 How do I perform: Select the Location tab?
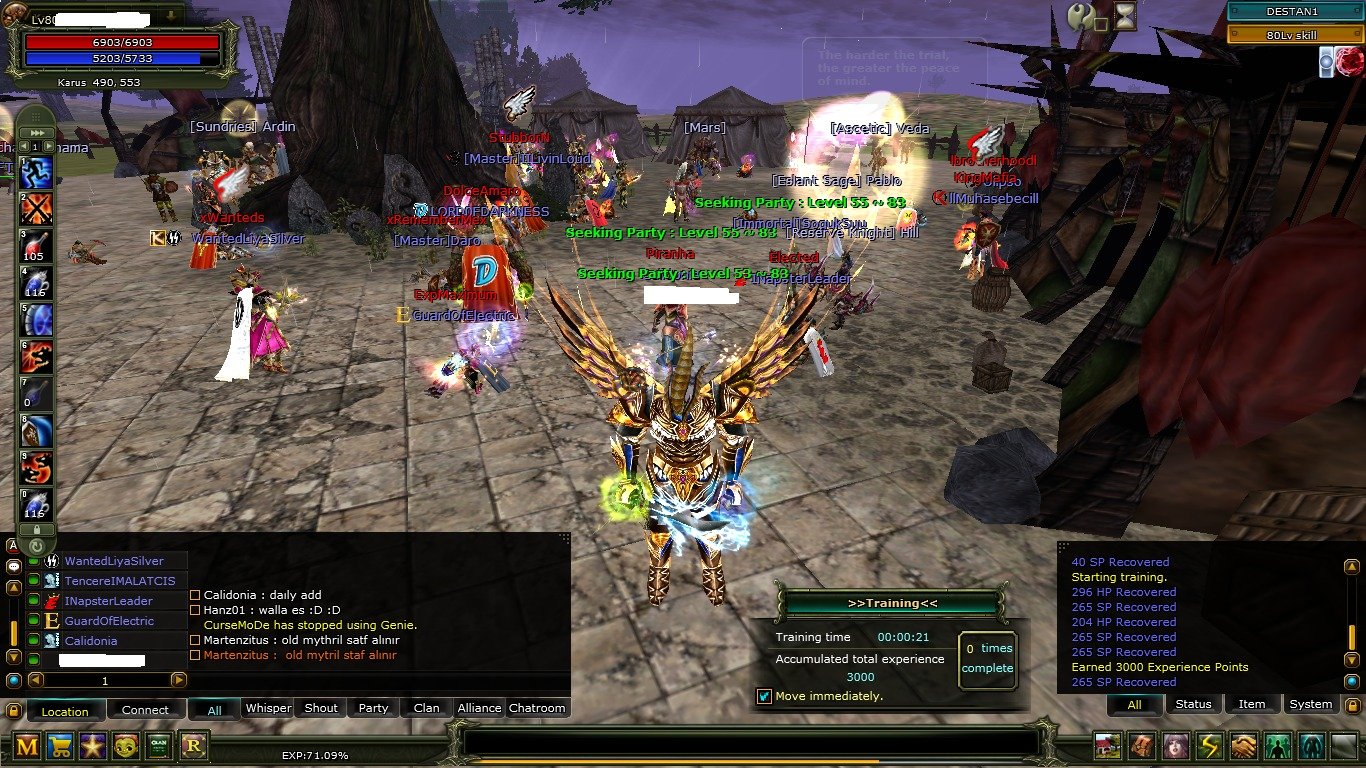point(65,711)
